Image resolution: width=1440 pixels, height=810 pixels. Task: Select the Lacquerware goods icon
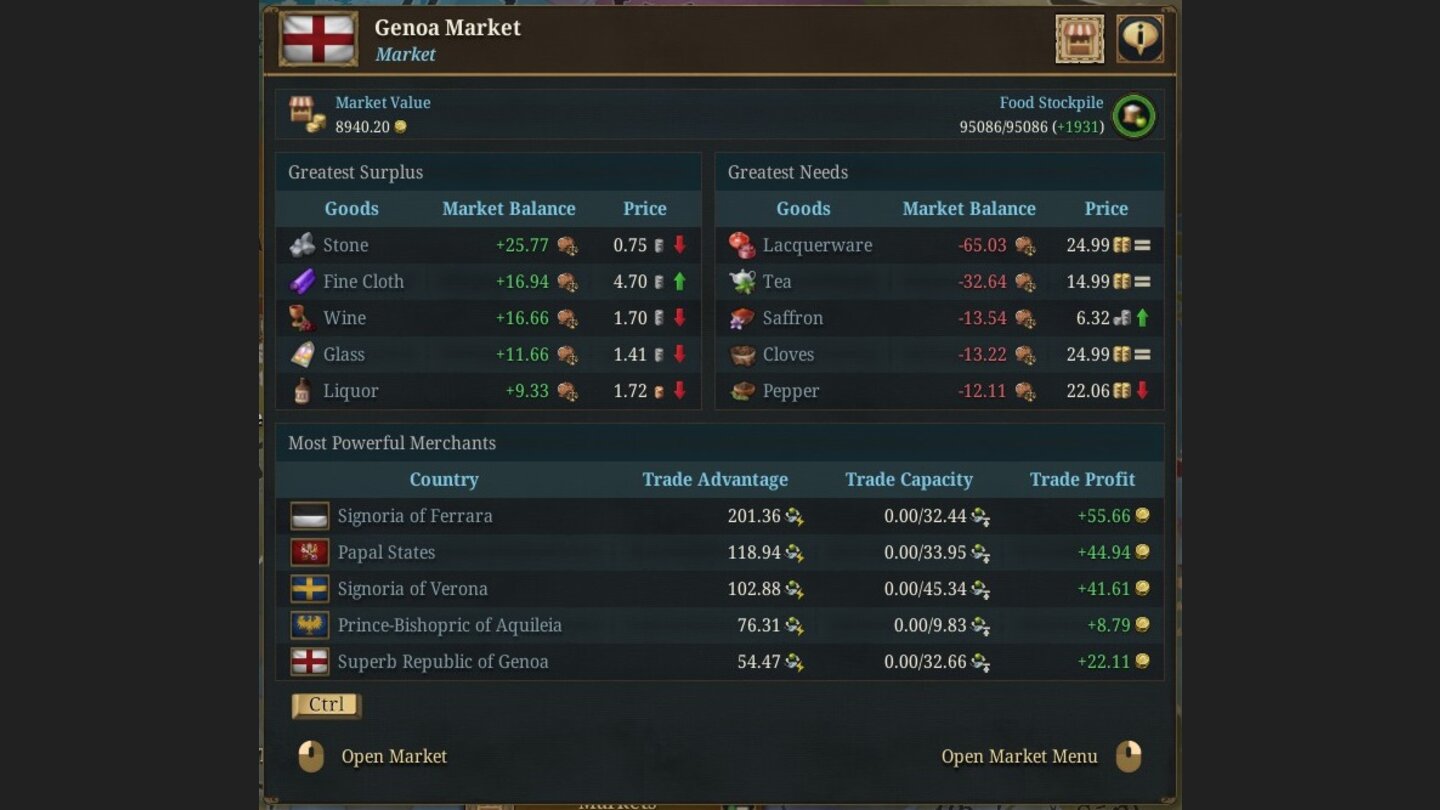742,245
